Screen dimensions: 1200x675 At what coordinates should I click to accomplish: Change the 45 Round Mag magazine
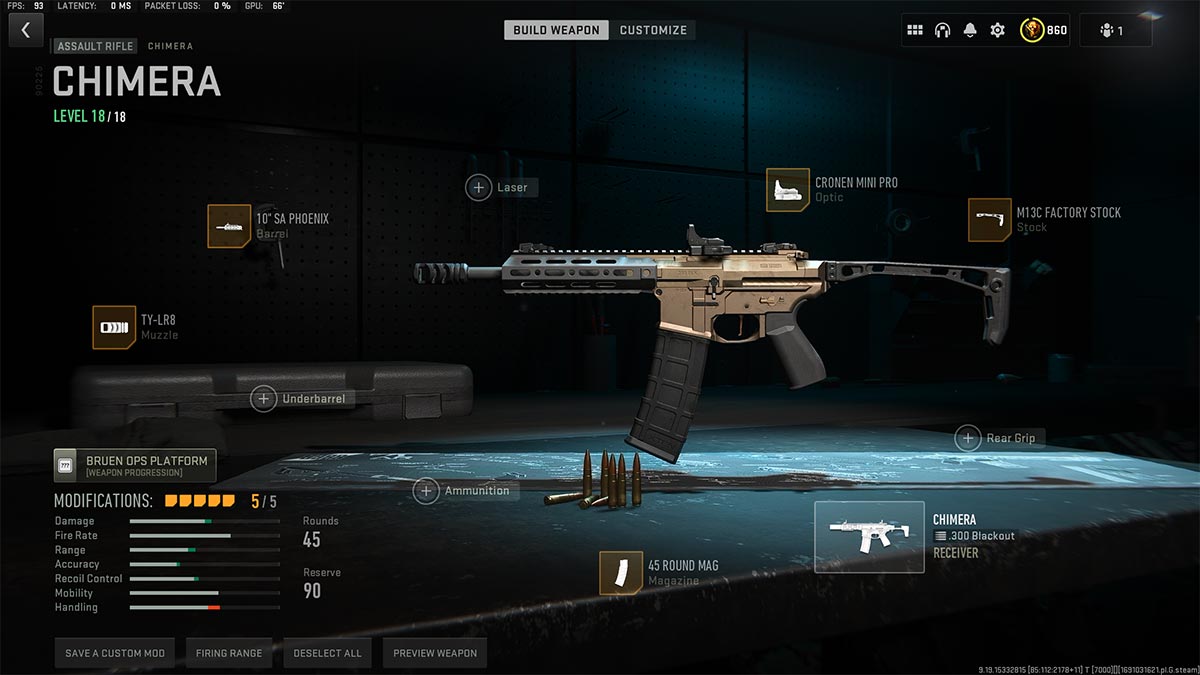coord(621,573)
